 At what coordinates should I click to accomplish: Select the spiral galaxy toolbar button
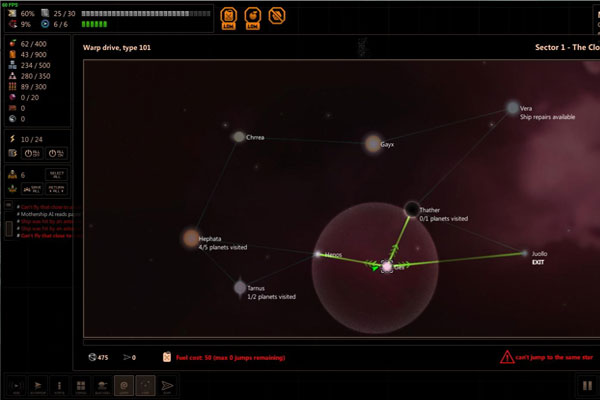tap(125, 384)
